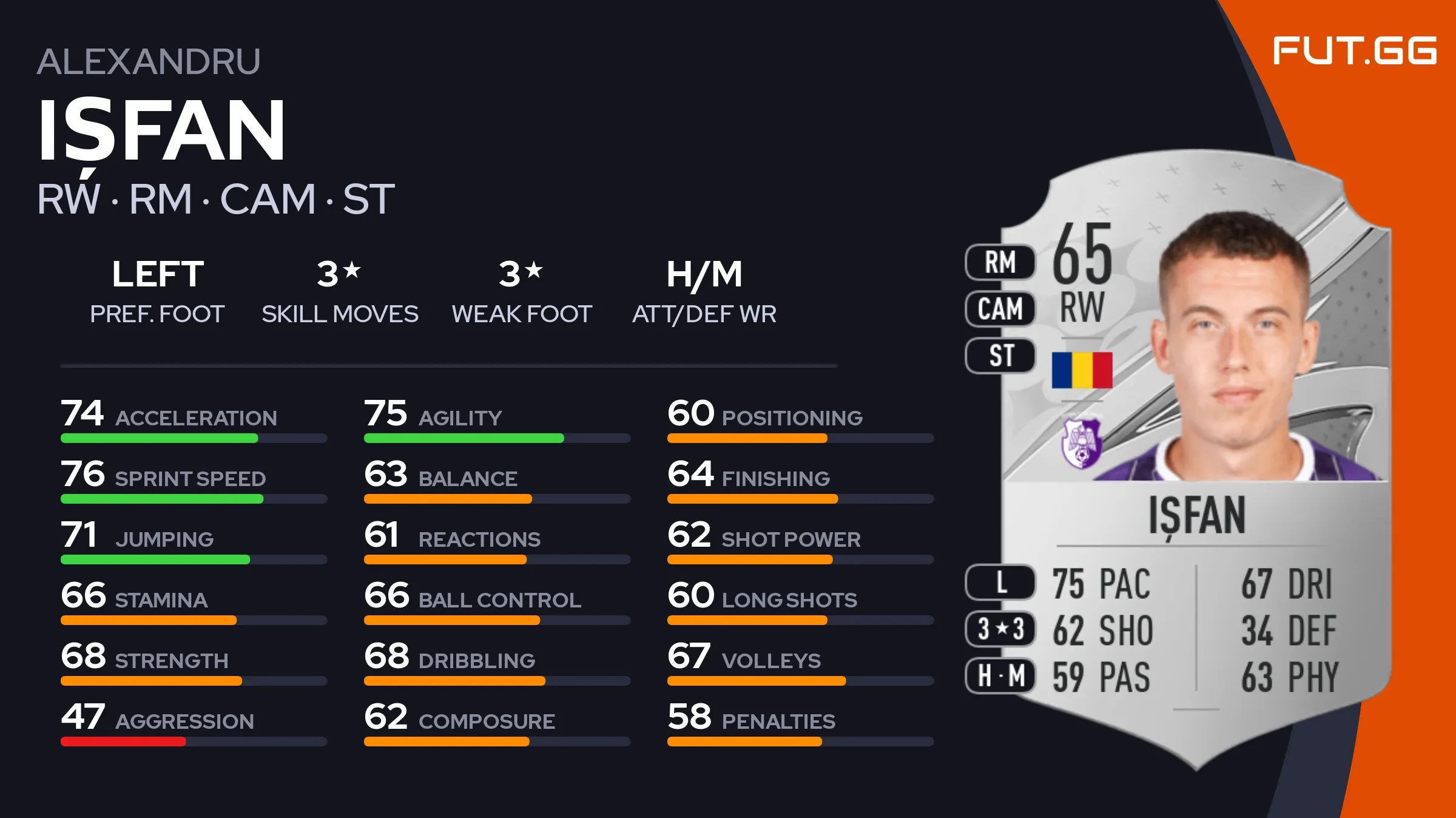Viewport: 1456px width, 818px height.
Task: Choose the RM alternate position badge
Action: [x=1000, y=263]
